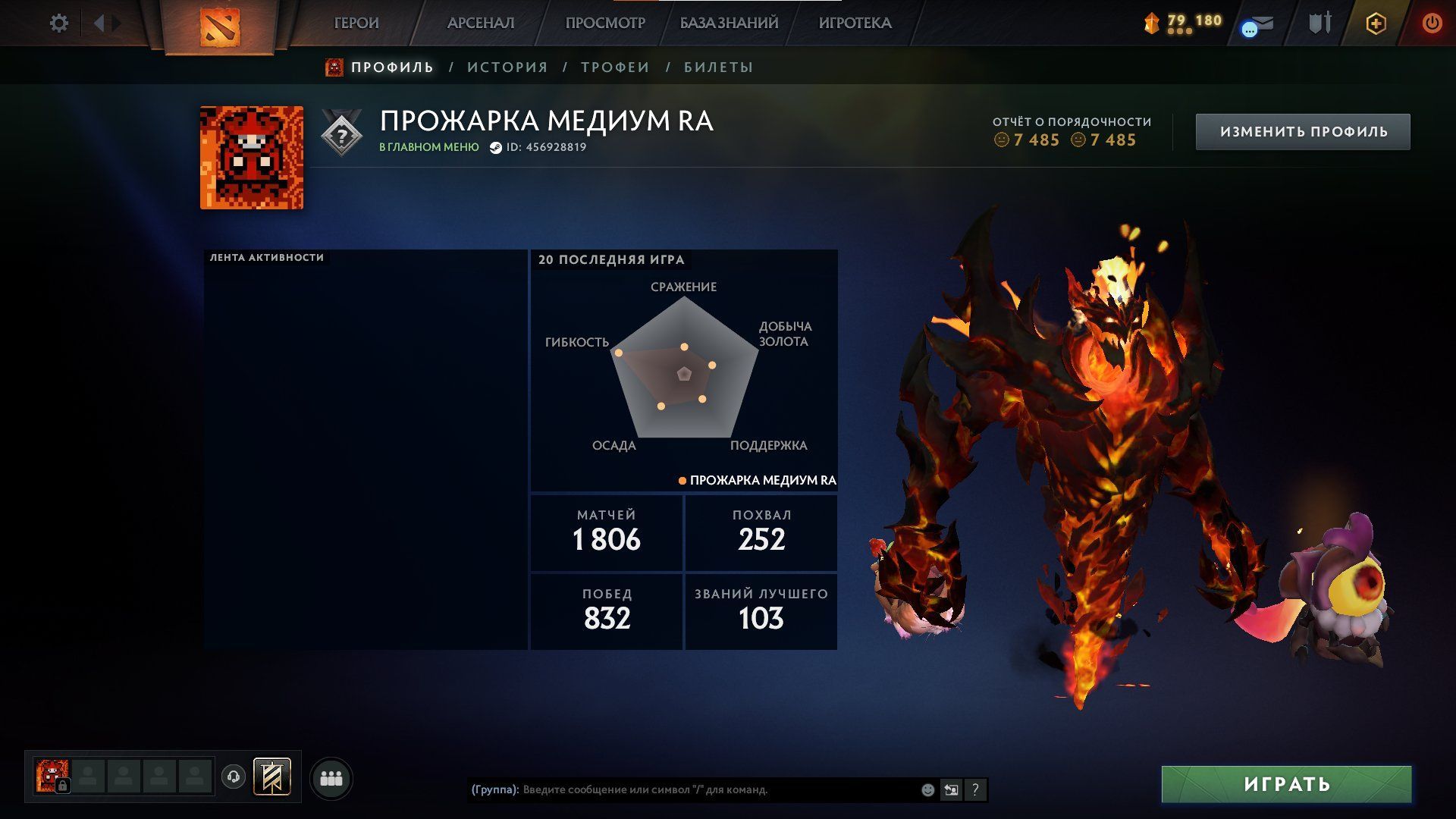1456x819 pixels.
Task: Switch to the ТРОФЕИ tab
Action: coord(615,67)
